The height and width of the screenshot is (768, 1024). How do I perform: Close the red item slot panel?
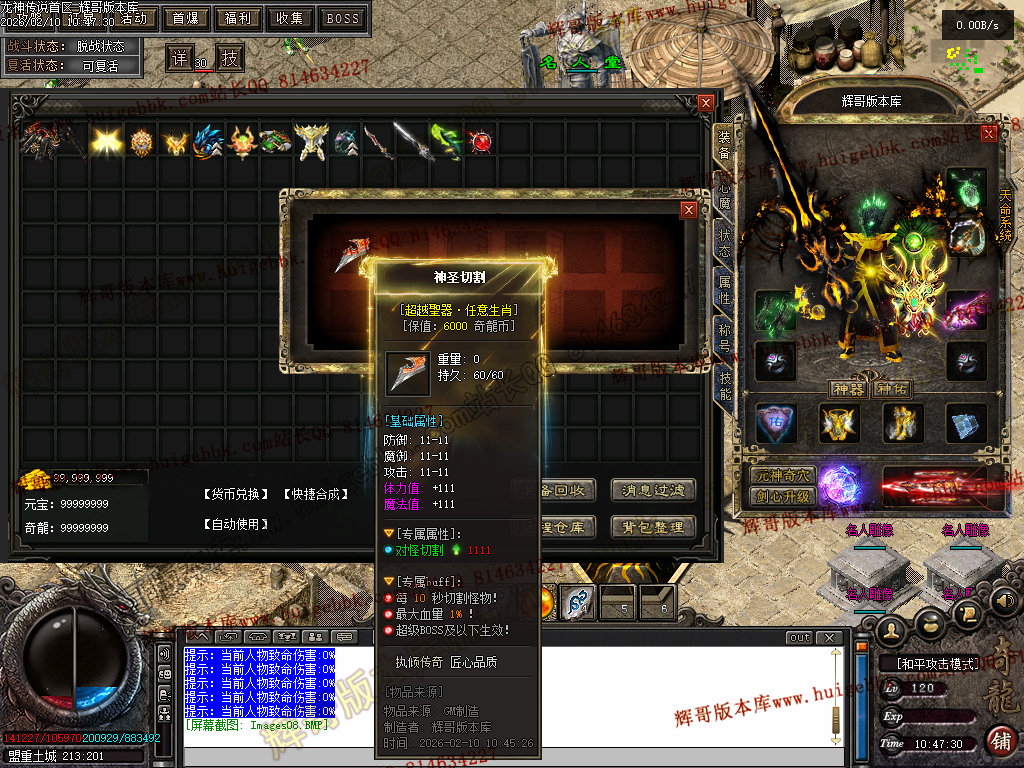click(x=688, y=210)
